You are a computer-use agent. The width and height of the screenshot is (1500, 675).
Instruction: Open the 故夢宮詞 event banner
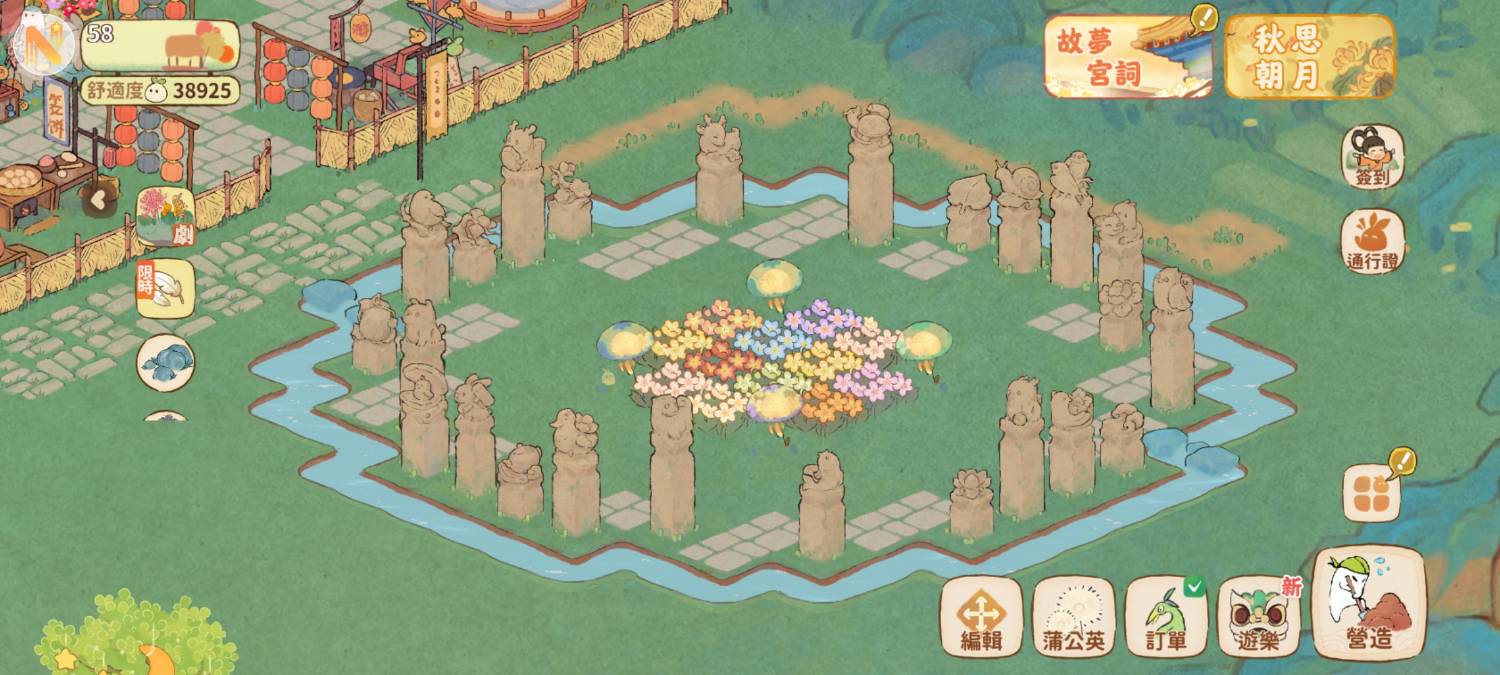point(1128,56)
